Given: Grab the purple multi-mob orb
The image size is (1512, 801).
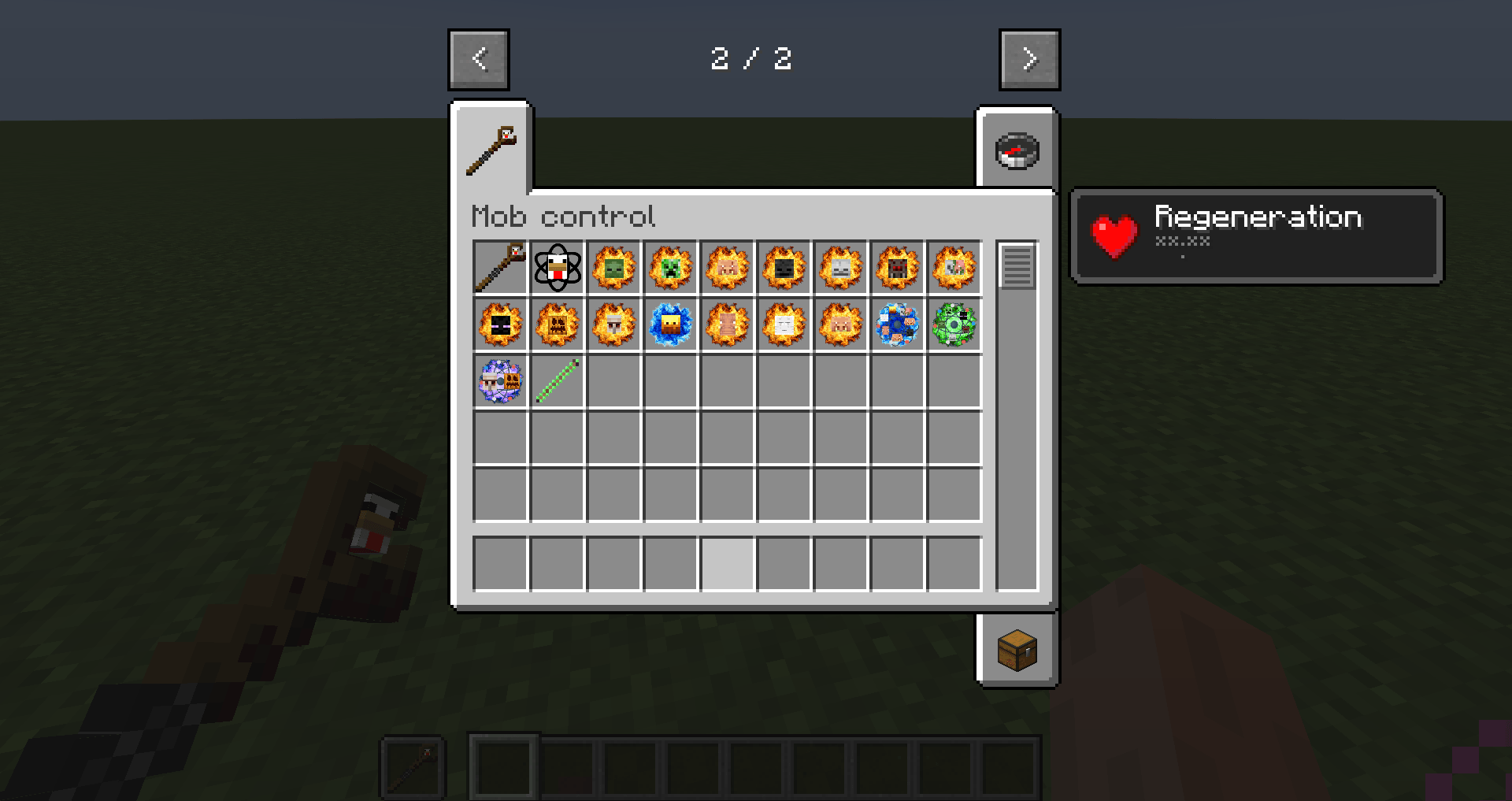Looking at the screenshot, I should coord(500,382).
